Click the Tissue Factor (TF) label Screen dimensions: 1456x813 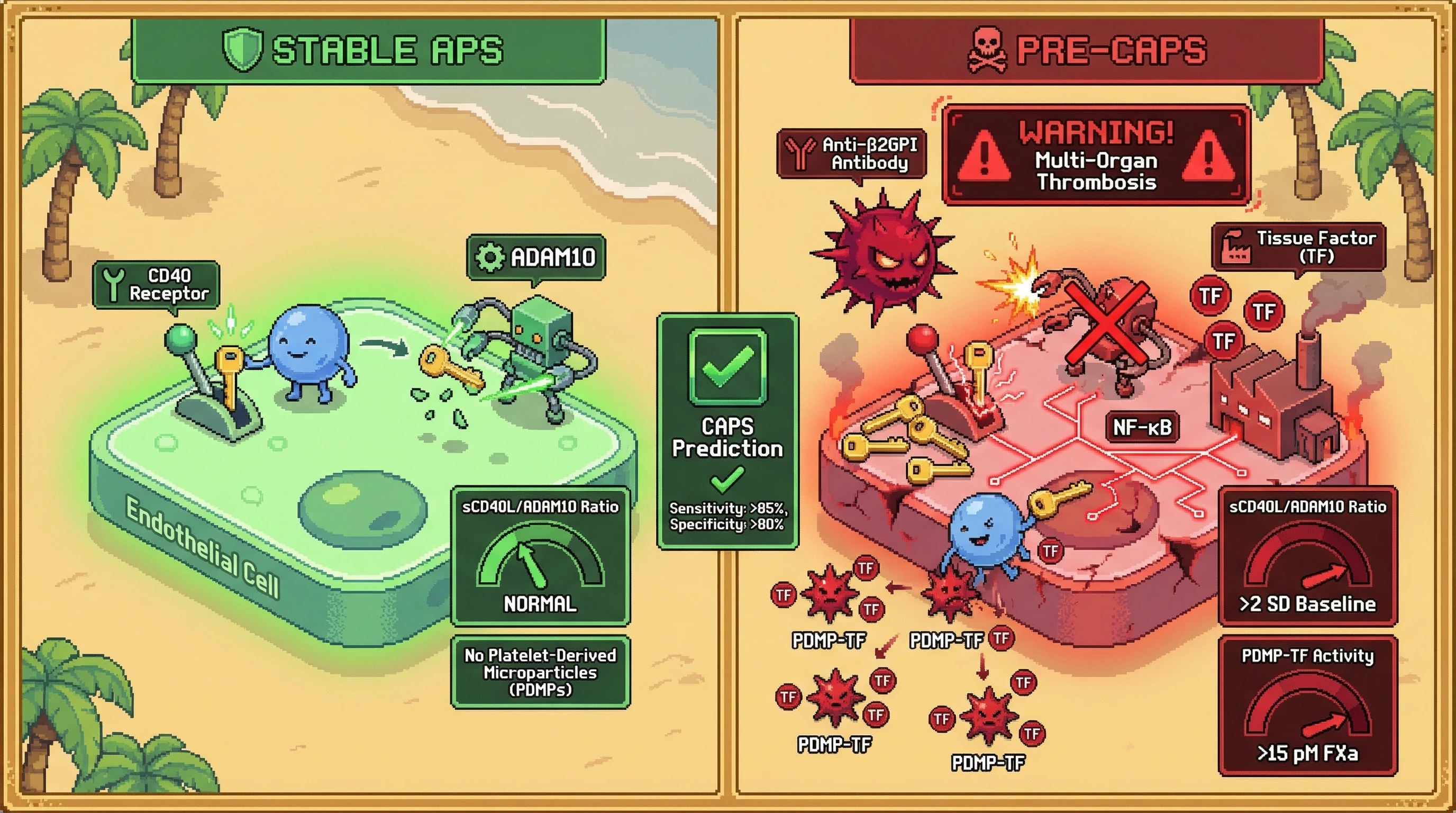(1298, 247)
